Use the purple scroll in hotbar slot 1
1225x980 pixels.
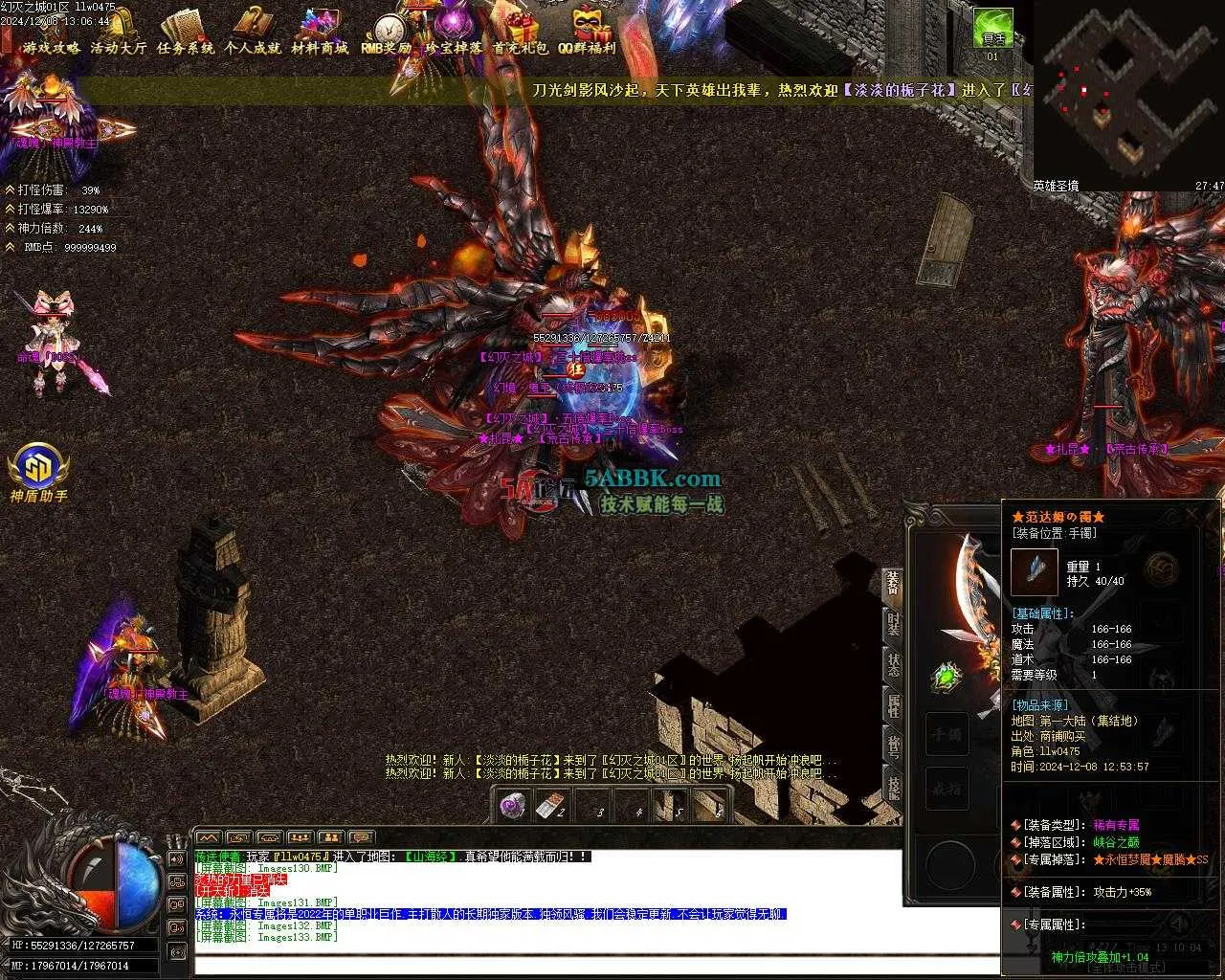click(513, 805)
